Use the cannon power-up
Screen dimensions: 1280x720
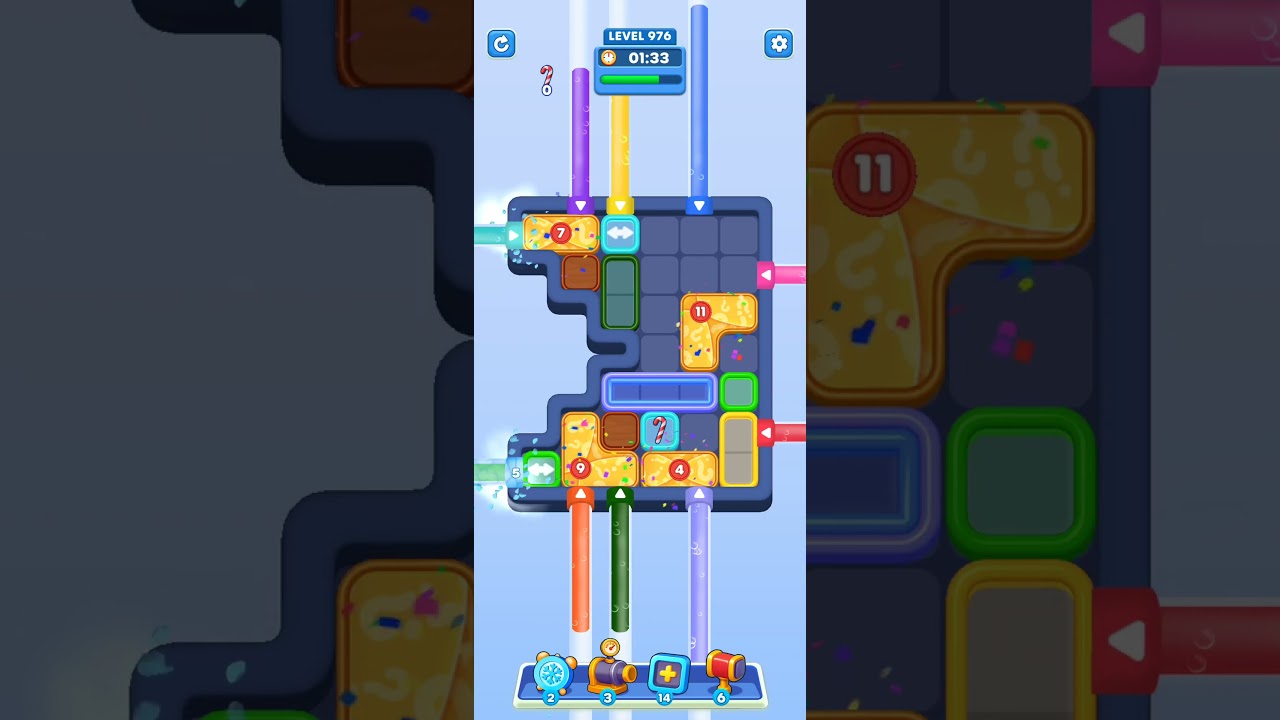(610, 672)
